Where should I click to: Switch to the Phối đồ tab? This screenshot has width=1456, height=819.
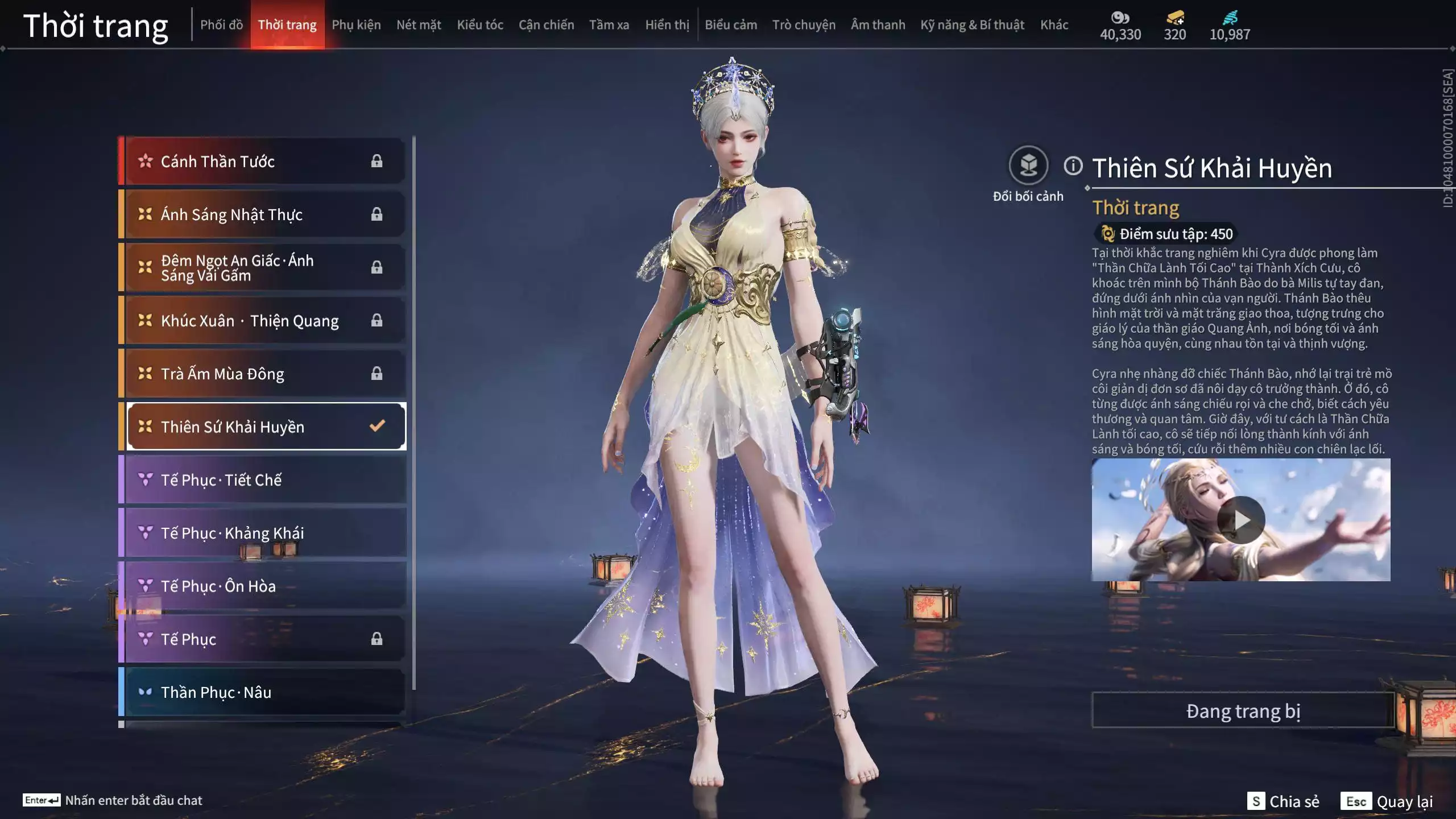221,25
